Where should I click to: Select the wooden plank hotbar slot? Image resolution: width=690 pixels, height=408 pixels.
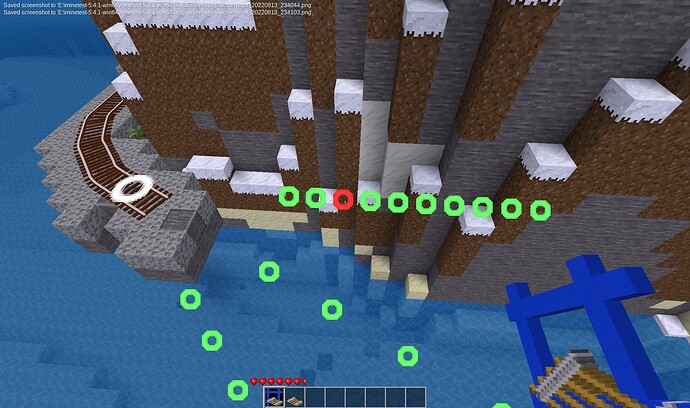[296, 398]
